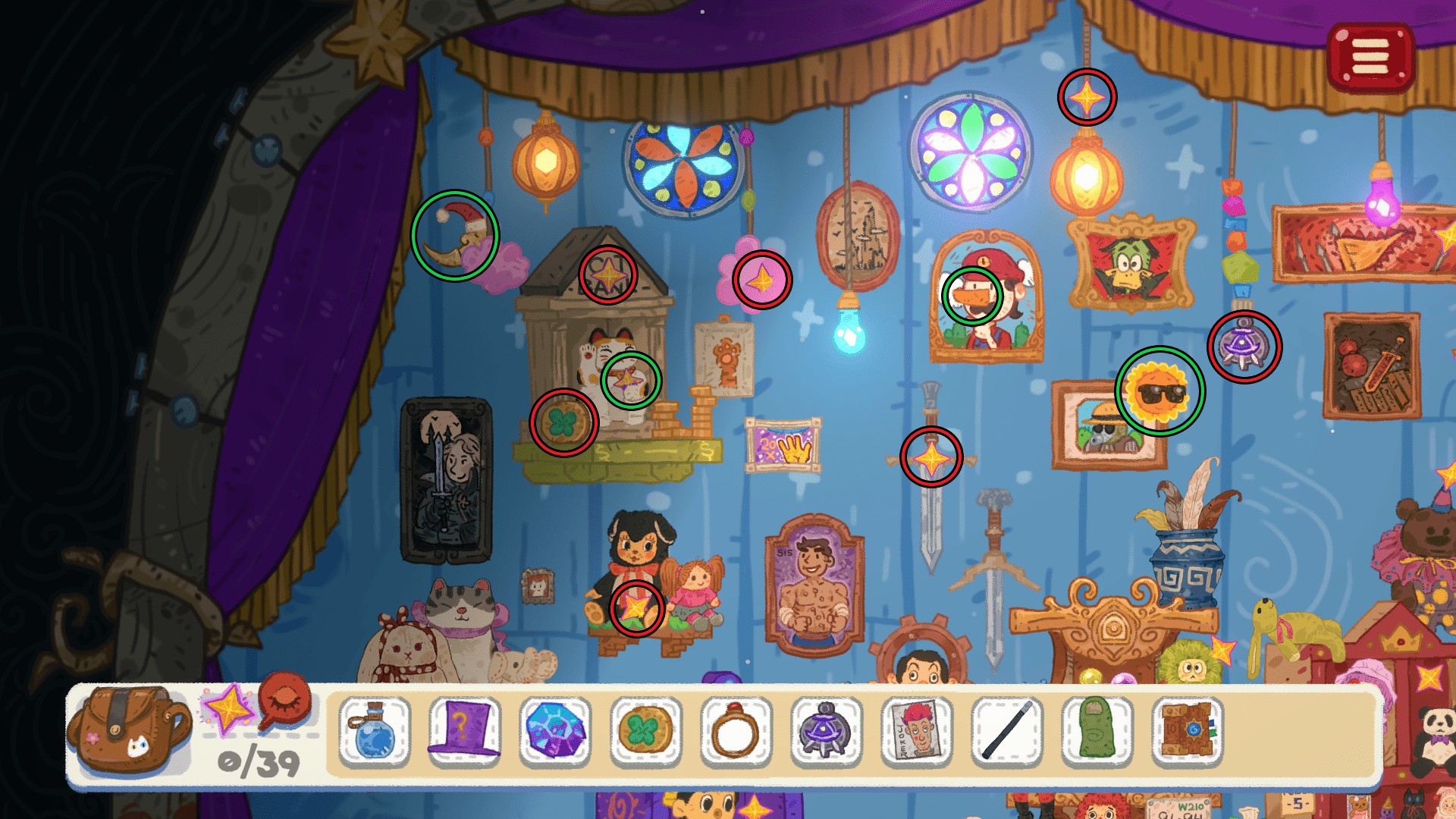Open the brown satchel bag
Screen dimensions: 1456x819
click(127, 730)
